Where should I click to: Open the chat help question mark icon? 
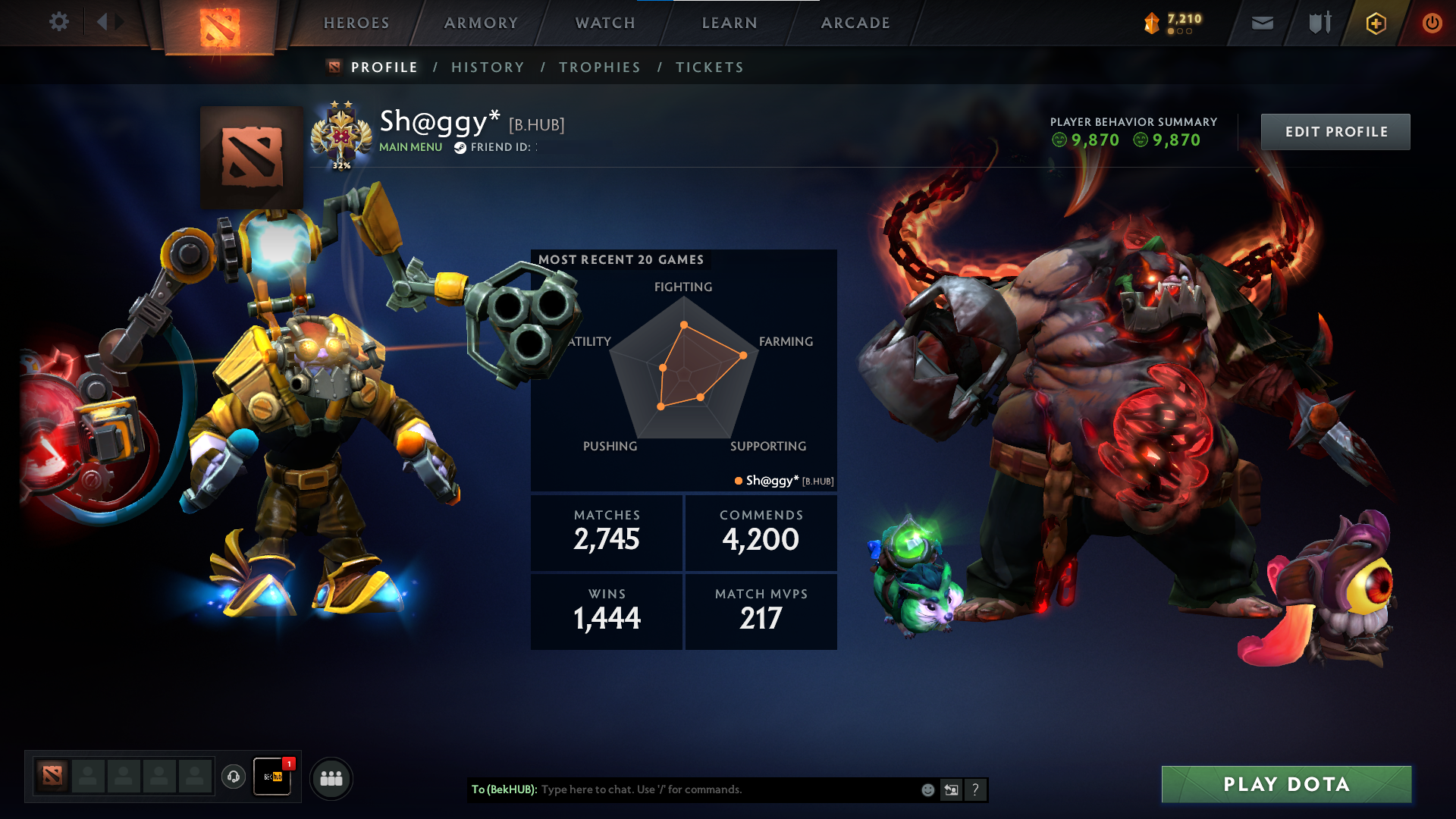[975, 789]
